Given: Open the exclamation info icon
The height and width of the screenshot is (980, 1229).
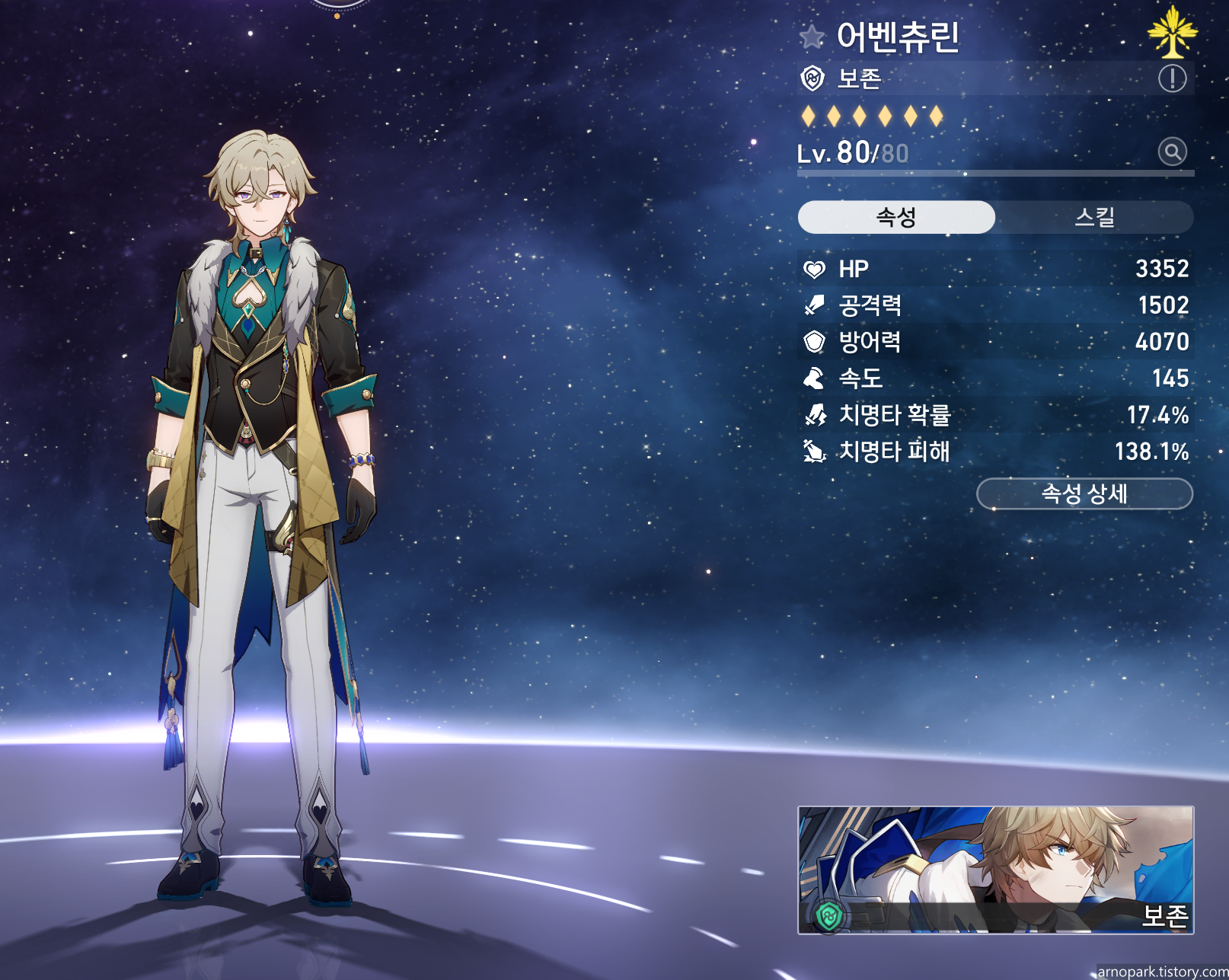Looking at the screenshot, I should tap(1172, 78).
